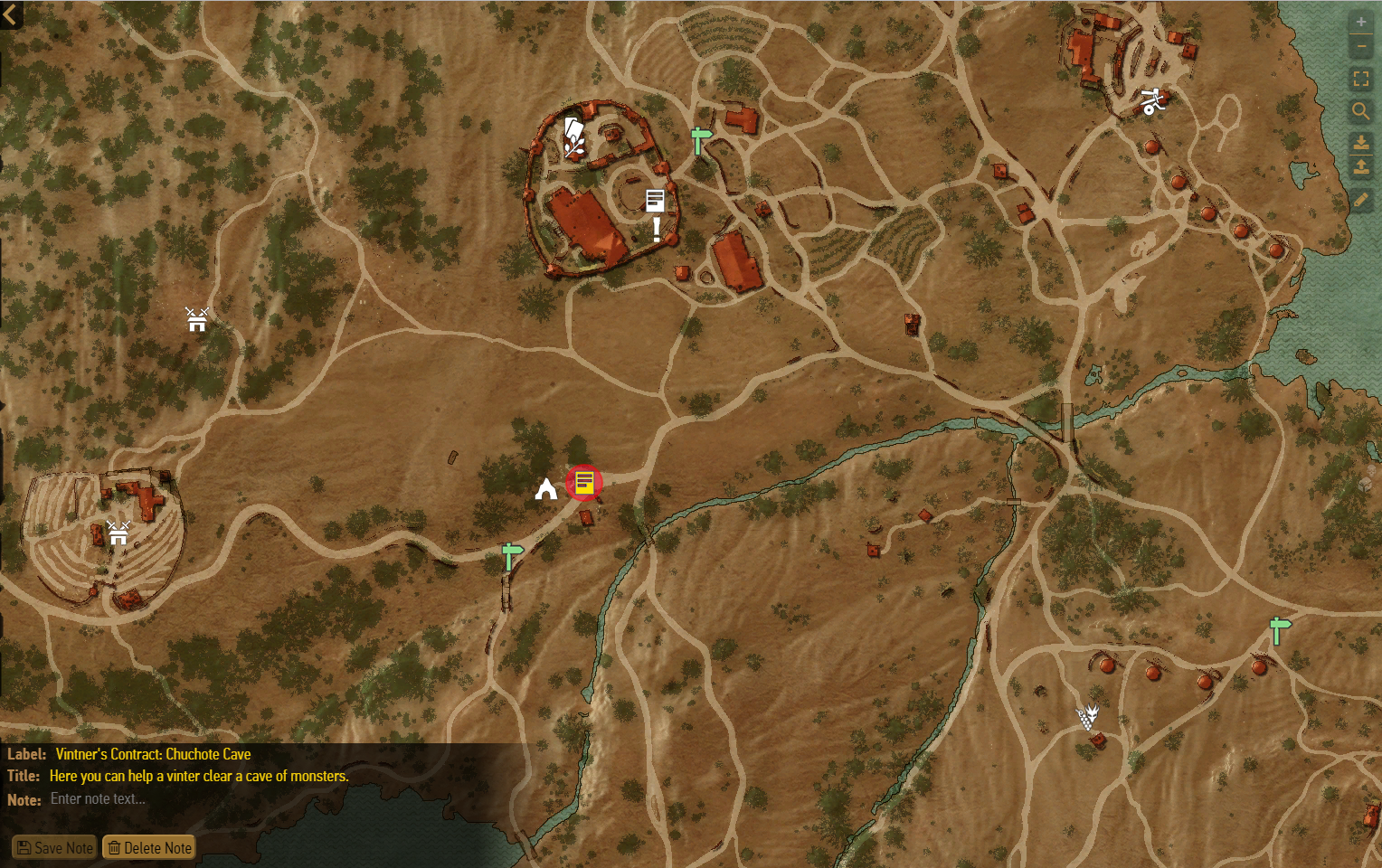Click the white shrine marker beside the quest icon

[545, 488]
